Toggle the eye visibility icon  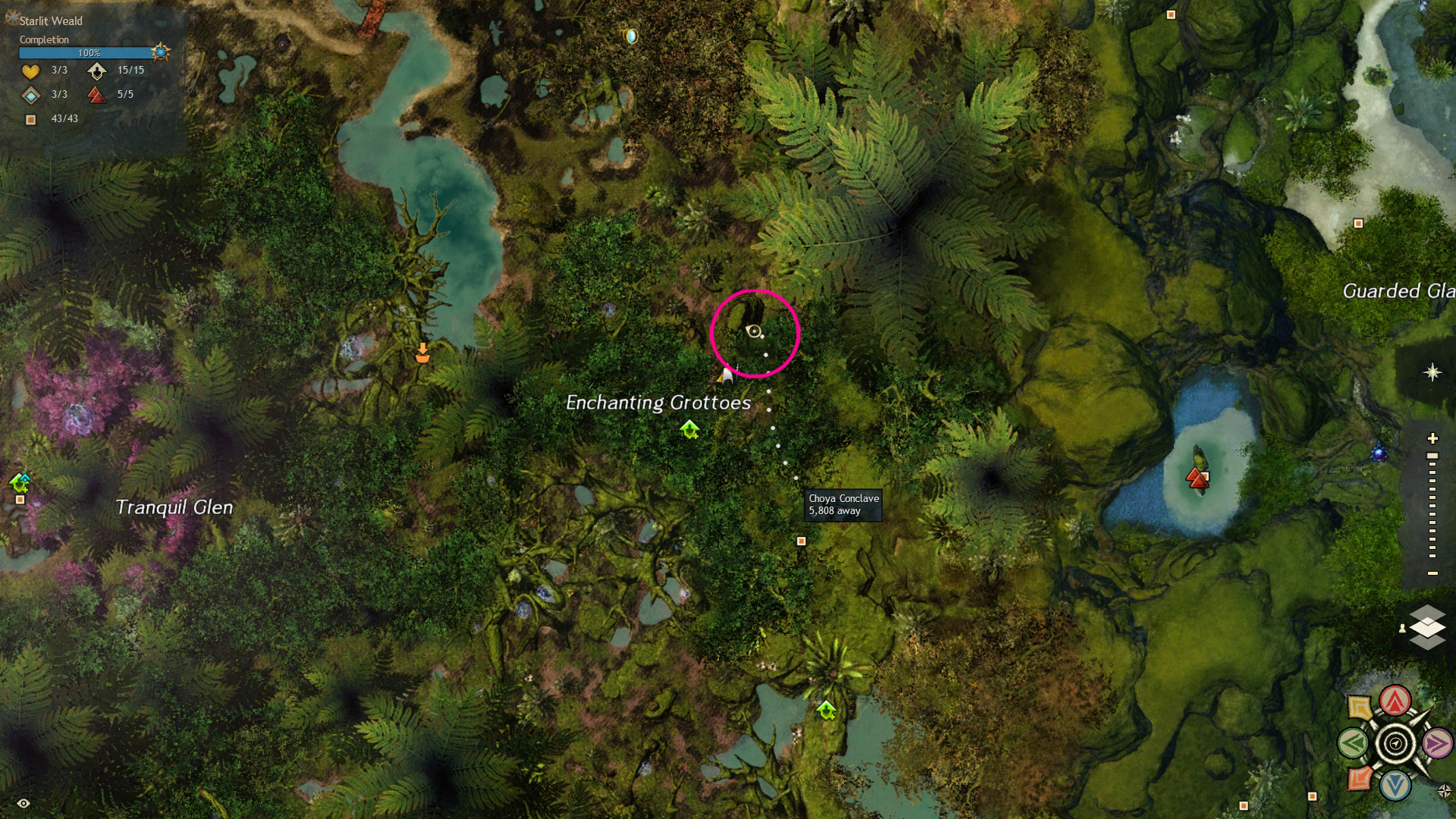pyautogui.click(x=24, y=803)
